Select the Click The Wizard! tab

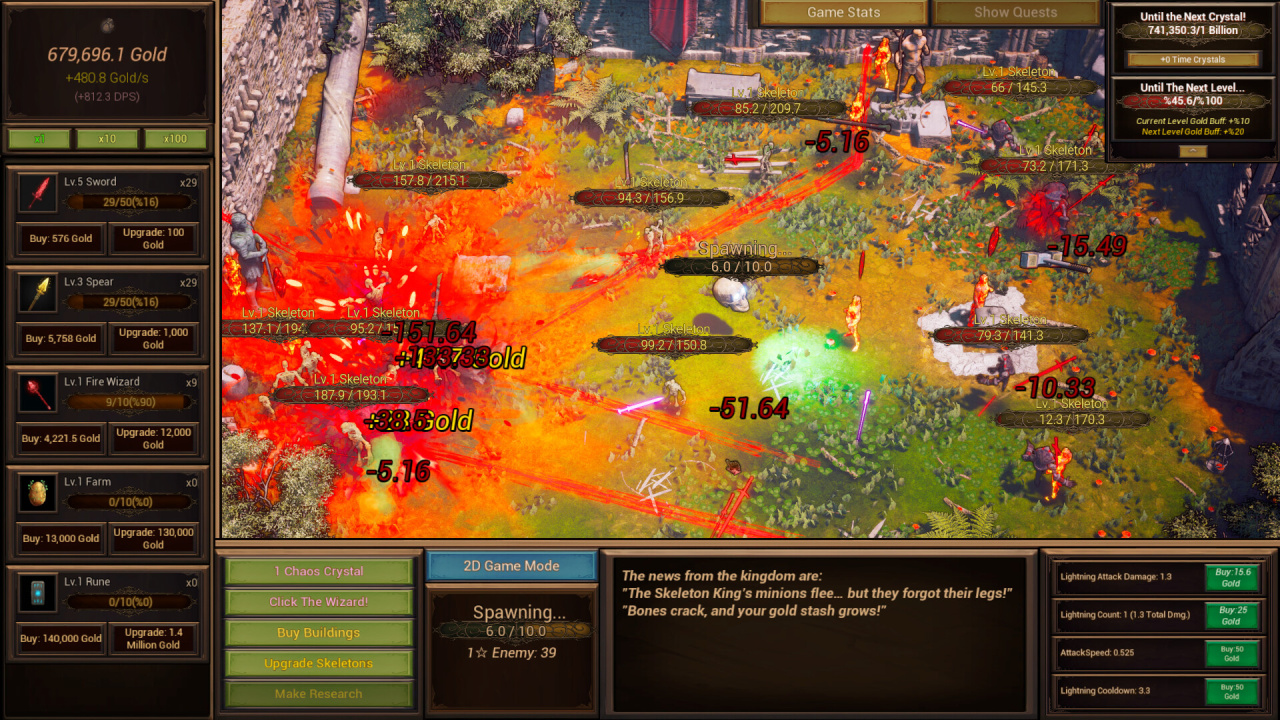319,602
